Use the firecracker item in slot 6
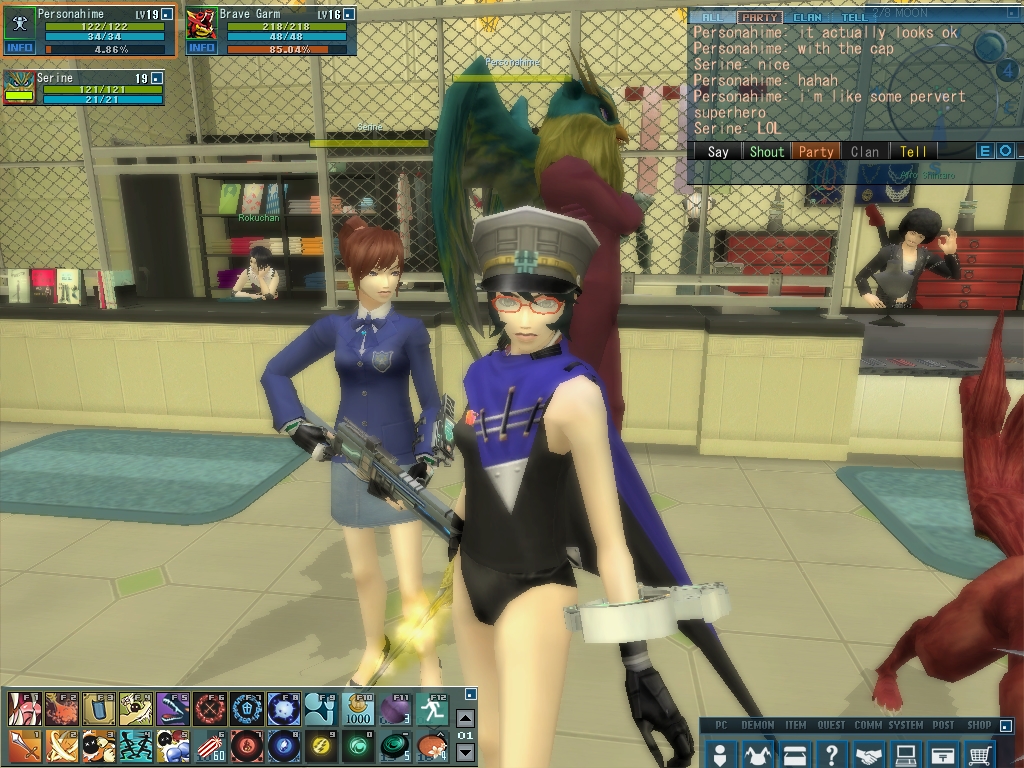Screen dimensions: 1024x768 208,746
